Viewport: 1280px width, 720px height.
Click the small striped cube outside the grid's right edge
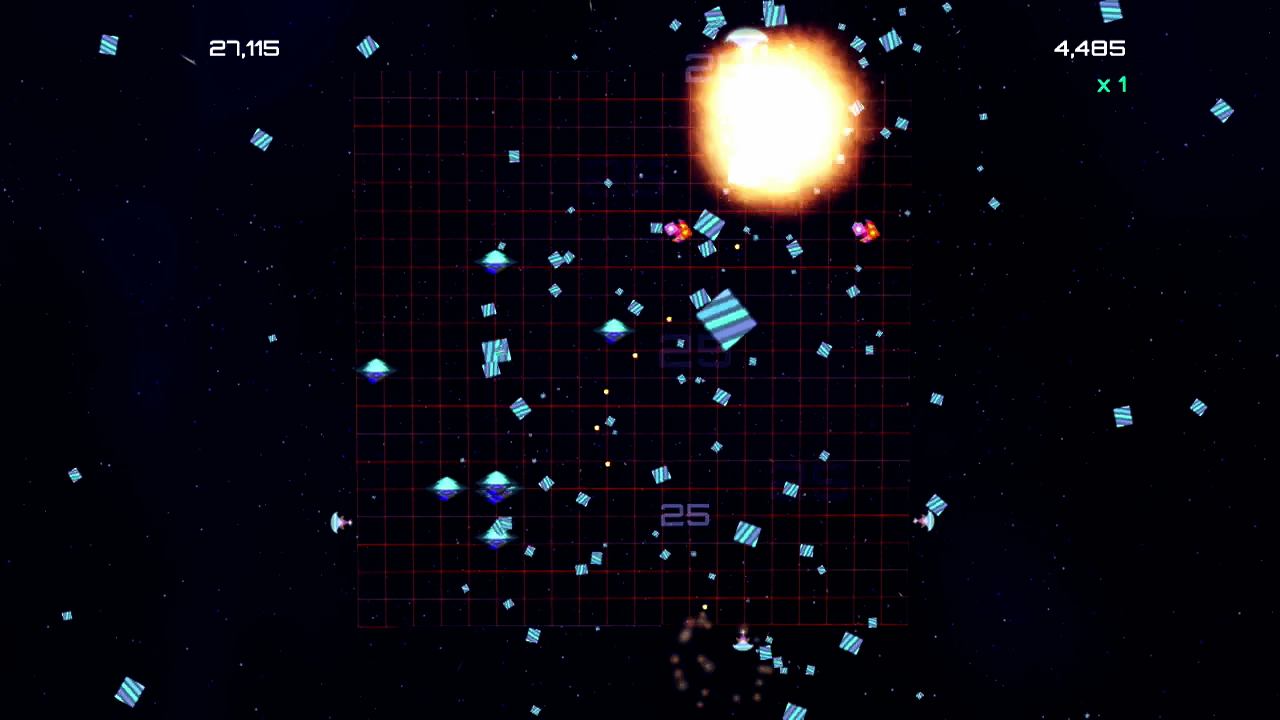point(938,400)
